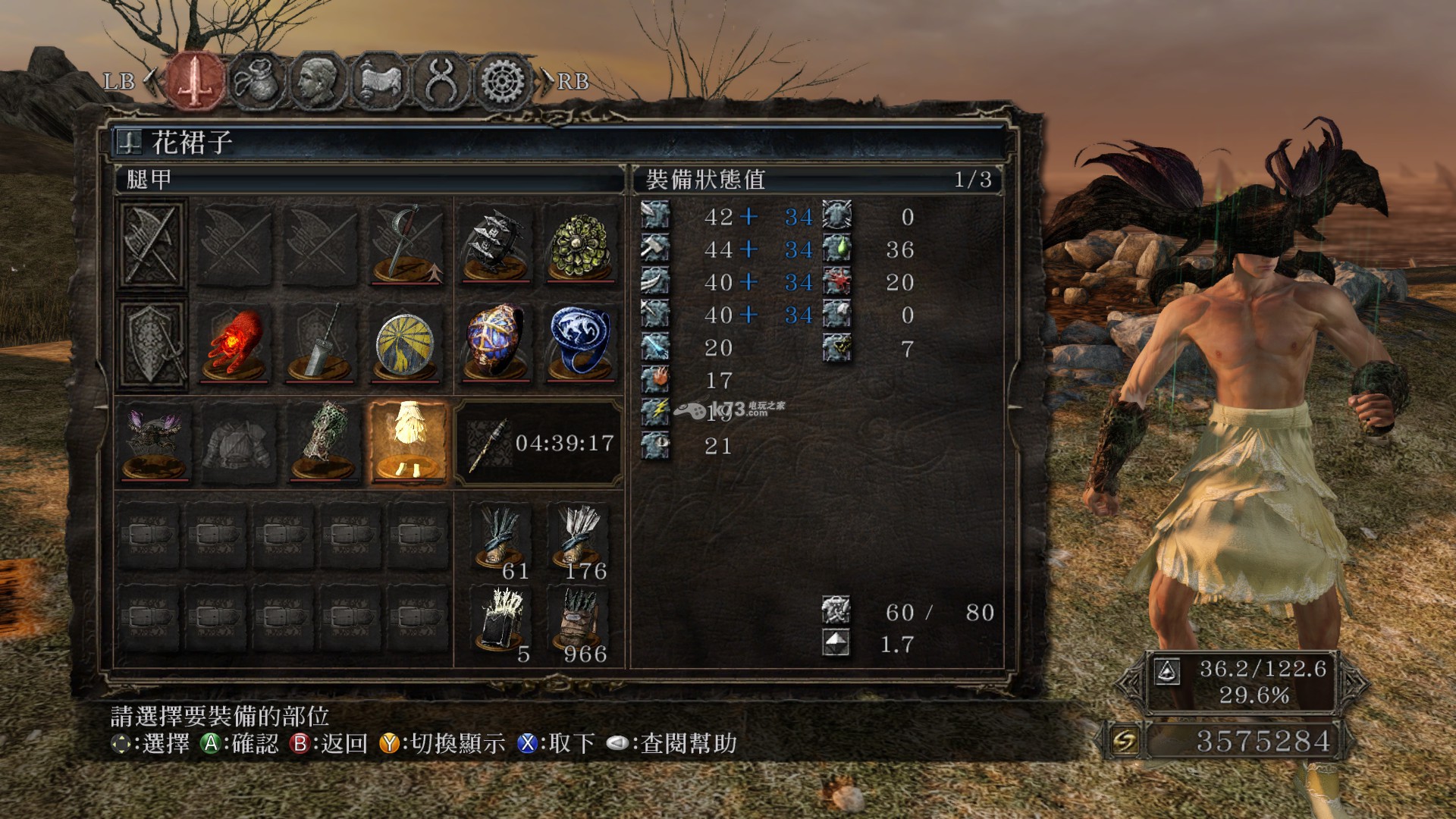This screenshot has height=819, width=1456.
Task: Open the character head profile tab
Action: coord(318,80)
